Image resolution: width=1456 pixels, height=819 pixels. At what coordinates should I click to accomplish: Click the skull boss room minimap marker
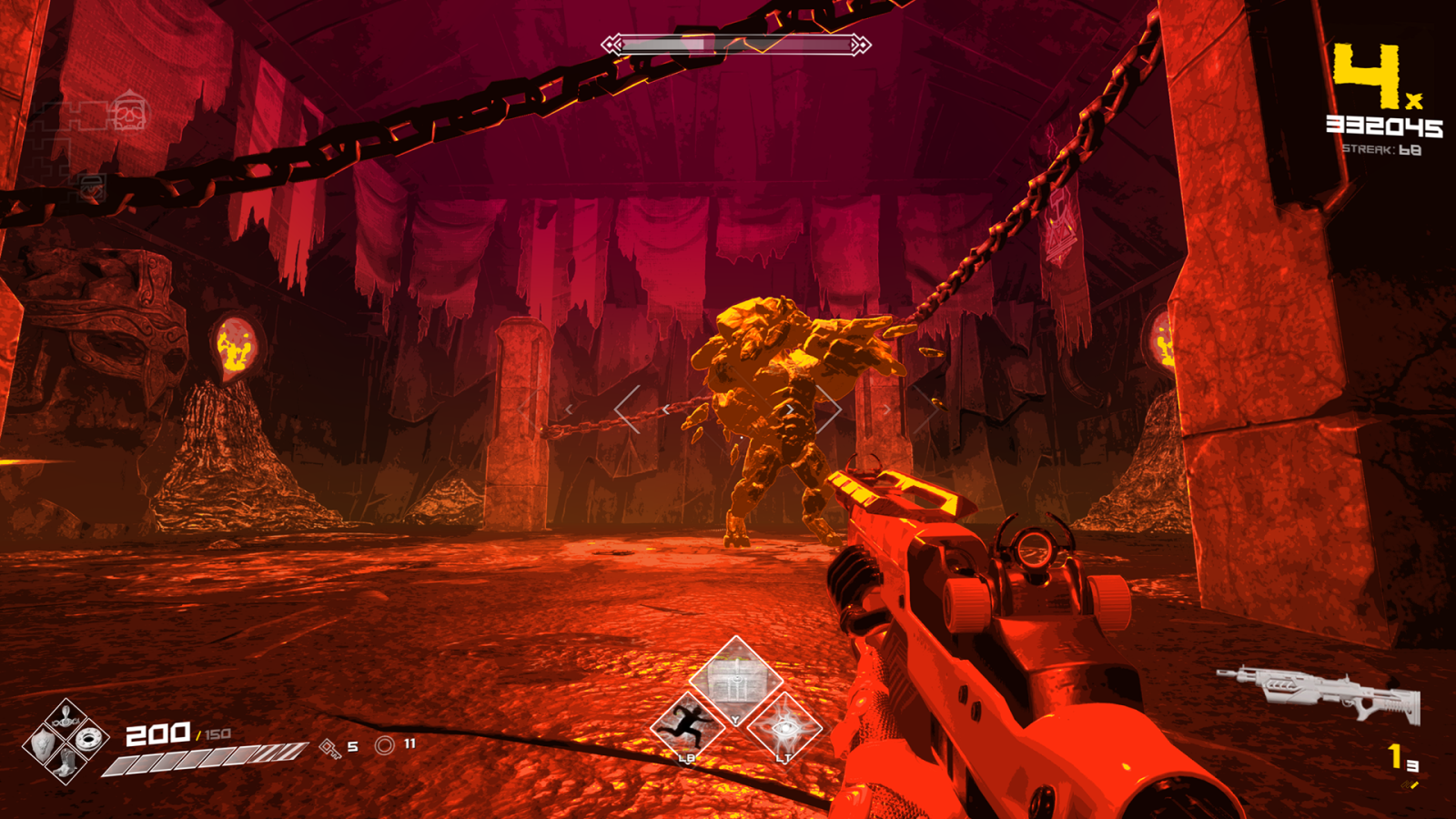129,113
